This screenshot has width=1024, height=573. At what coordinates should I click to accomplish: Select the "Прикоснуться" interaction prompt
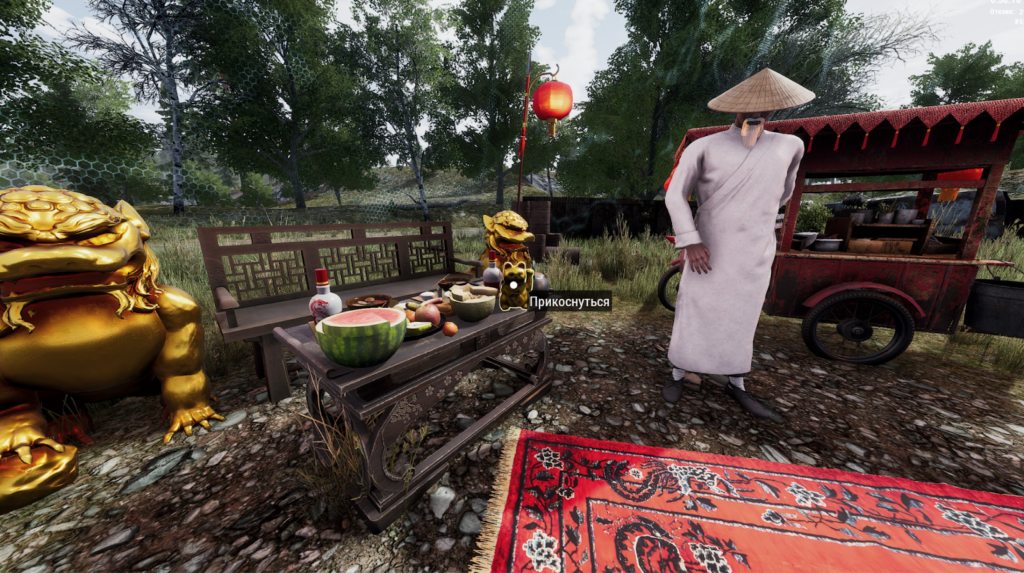click(568, 301)
